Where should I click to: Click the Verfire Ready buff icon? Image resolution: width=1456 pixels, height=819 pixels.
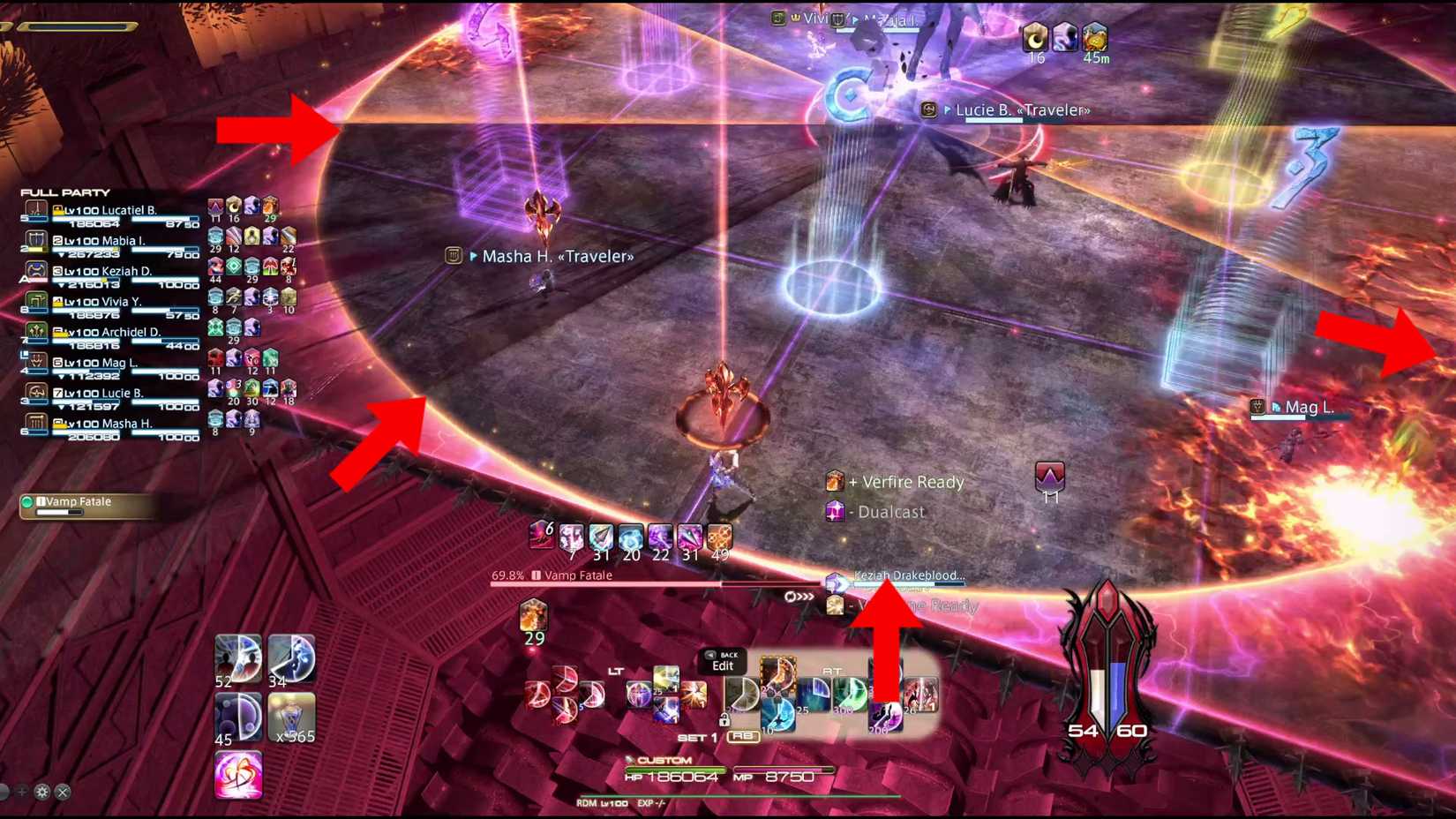coord(835,482)
